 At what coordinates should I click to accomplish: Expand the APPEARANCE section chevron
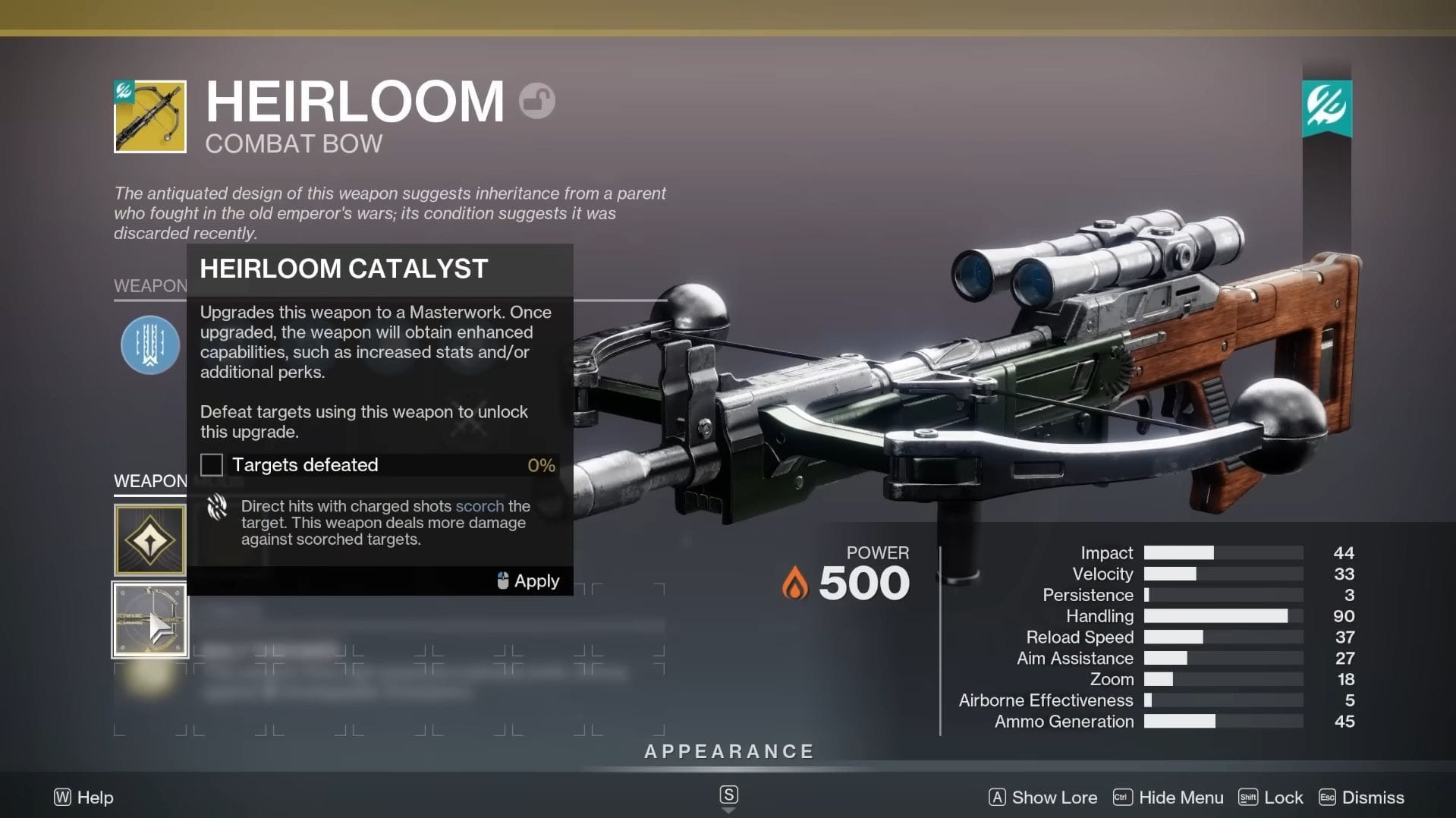(728, 810)
